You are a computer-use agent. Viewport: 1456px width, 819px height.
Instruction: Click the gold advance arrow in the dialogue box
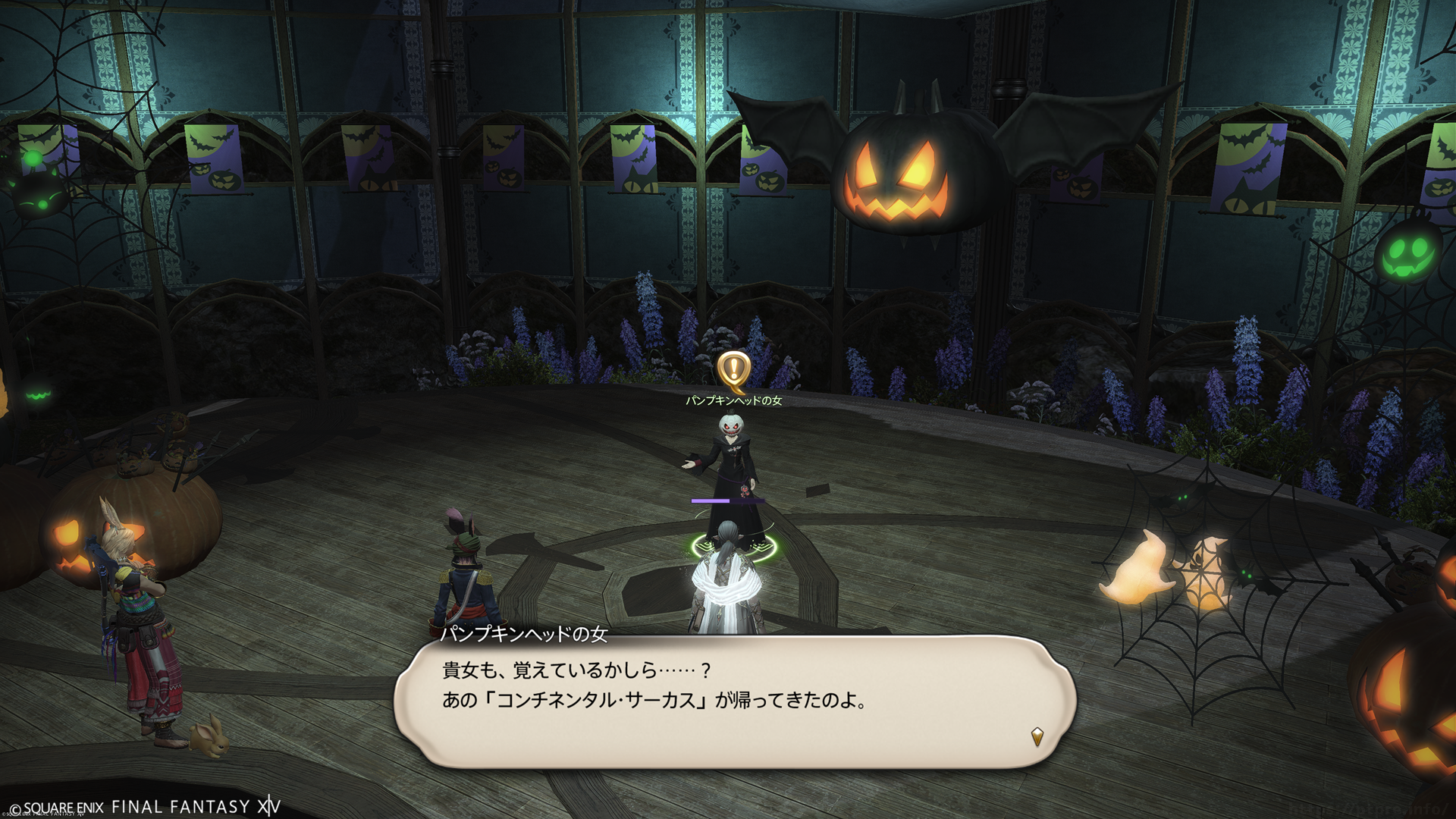coord(1037,736)
